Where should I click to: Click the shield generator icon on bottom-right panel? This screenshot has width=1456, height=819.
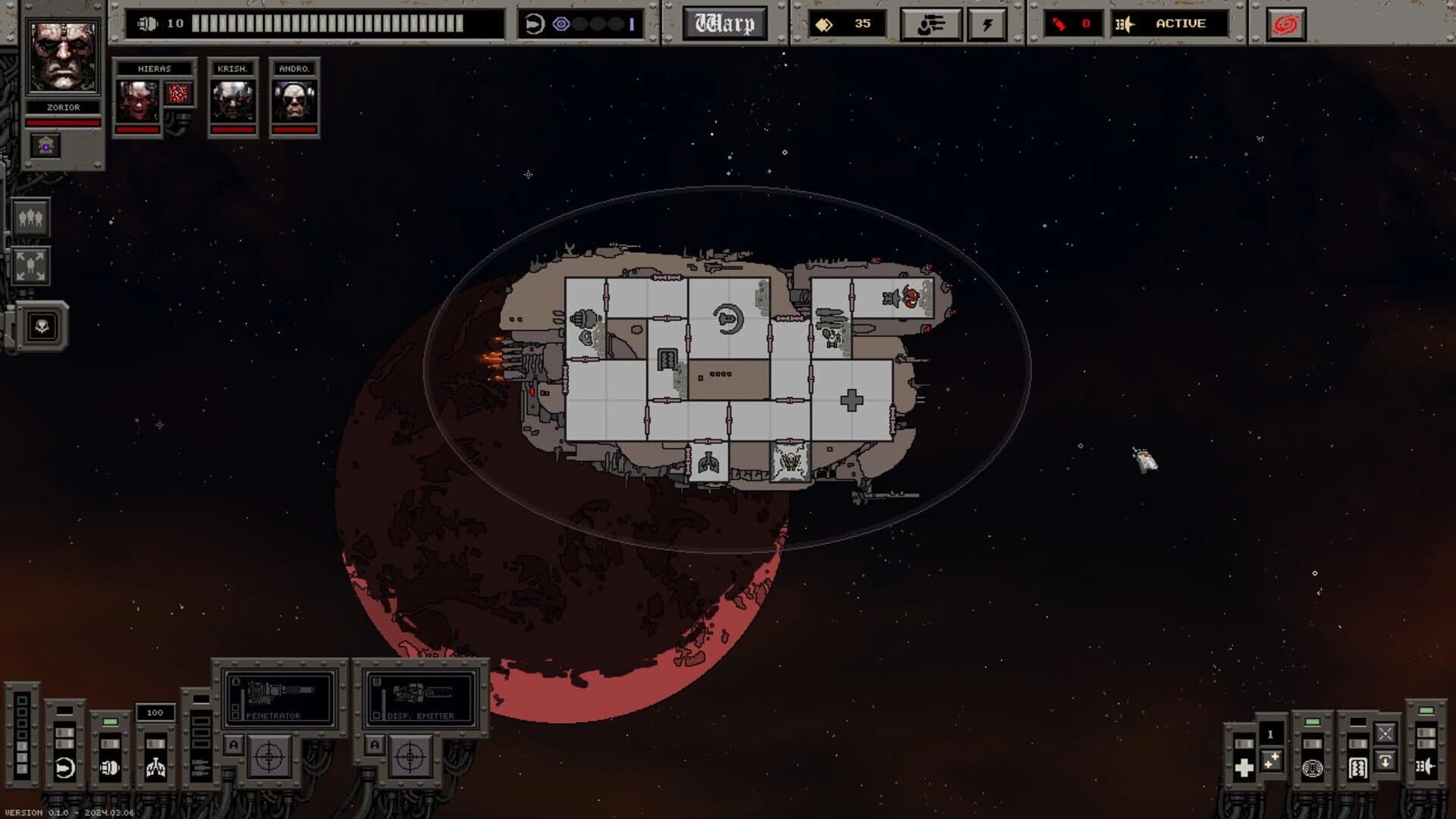[x=1313, y=767]
